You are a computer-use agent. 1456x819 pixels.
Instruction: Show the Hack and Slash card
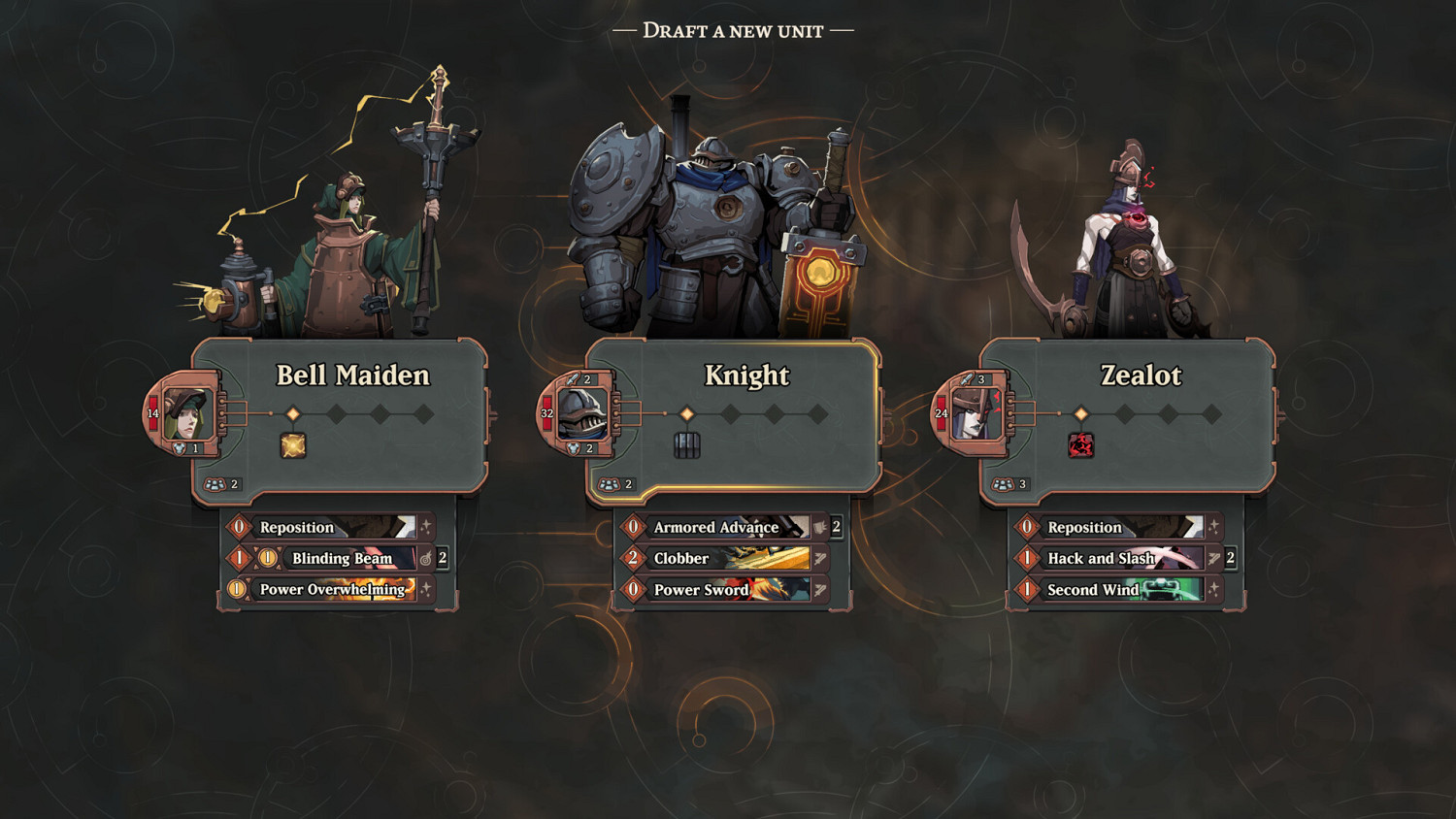coord(1114,558)
